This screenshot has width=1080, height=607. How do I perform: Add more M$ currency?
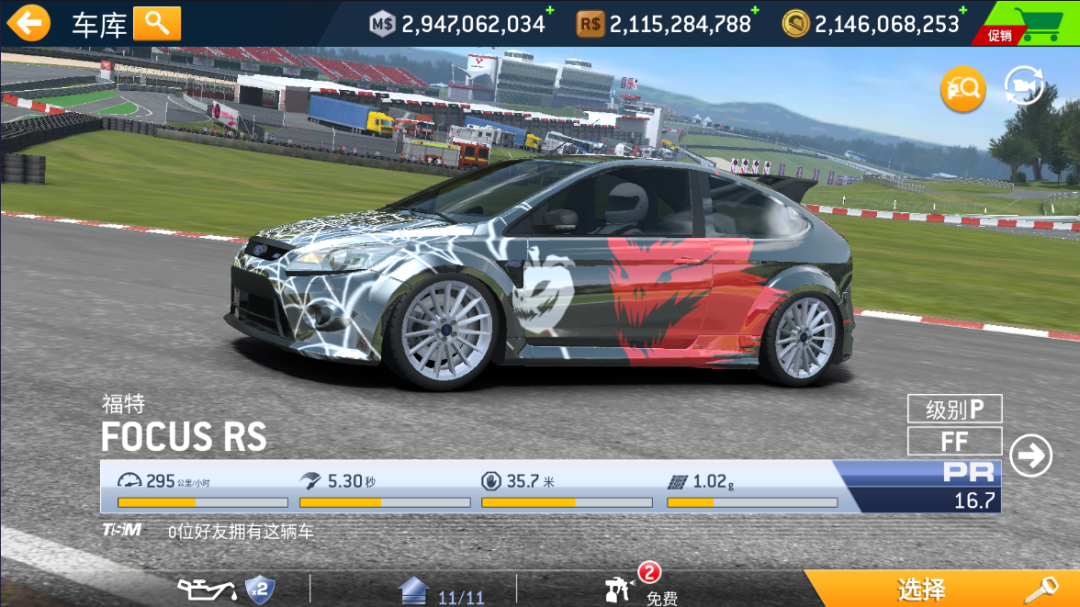549,11
